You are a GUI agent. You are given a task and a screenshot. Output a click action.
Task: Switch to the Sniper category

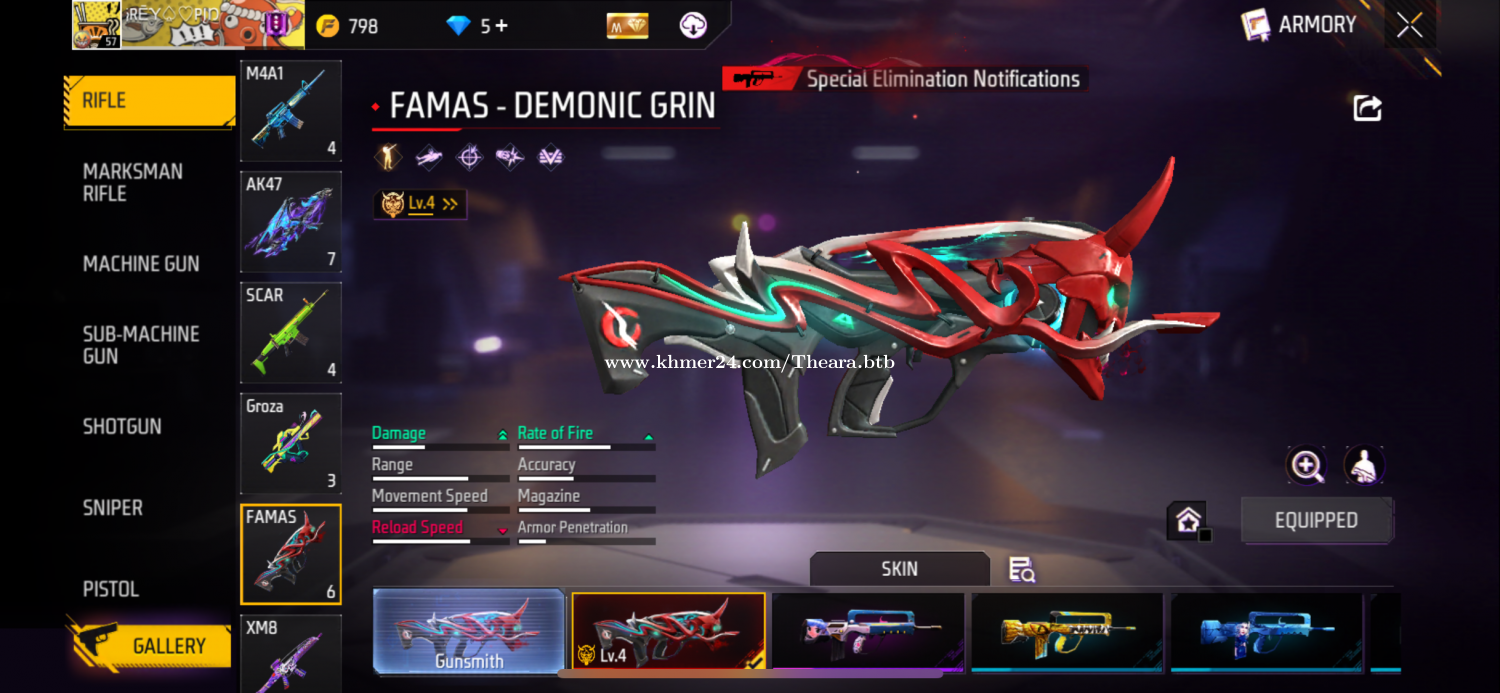pyautogui.click(x=113, y=508)
